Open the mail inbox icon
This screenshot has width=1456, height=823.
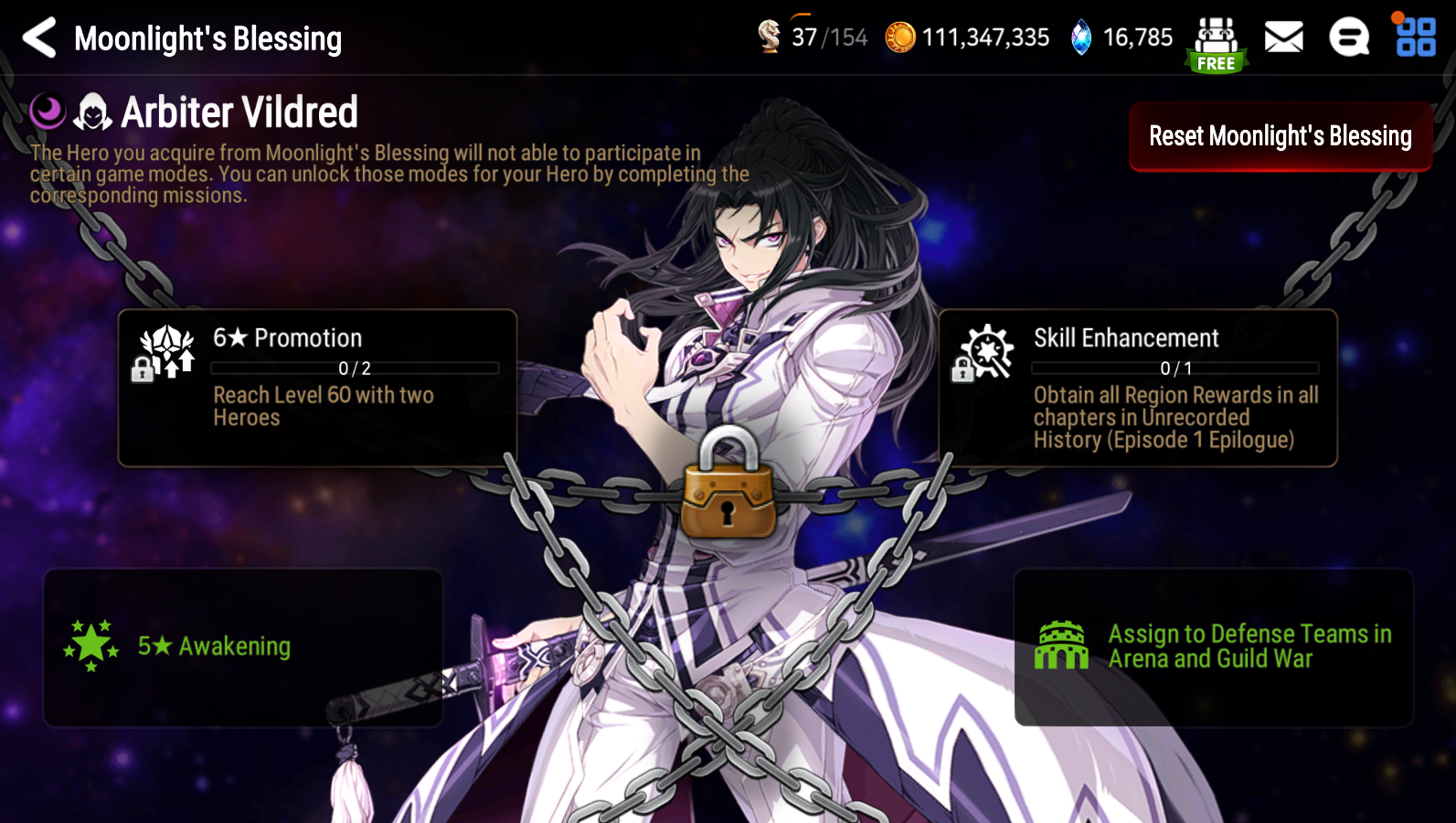pyautogui.click(x=1283, y=37)
